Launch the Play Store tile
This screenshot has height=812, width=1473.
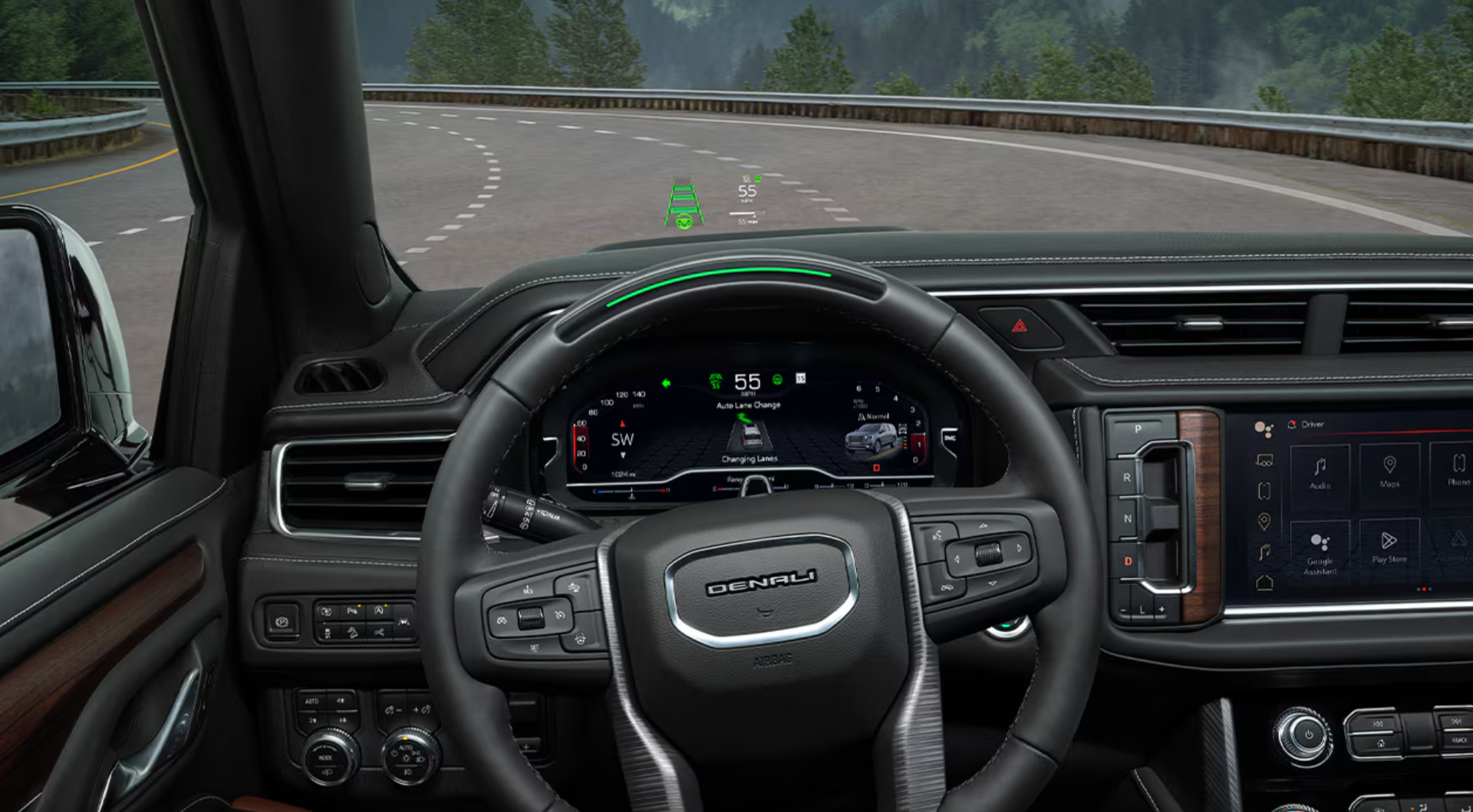(1389, 547)
